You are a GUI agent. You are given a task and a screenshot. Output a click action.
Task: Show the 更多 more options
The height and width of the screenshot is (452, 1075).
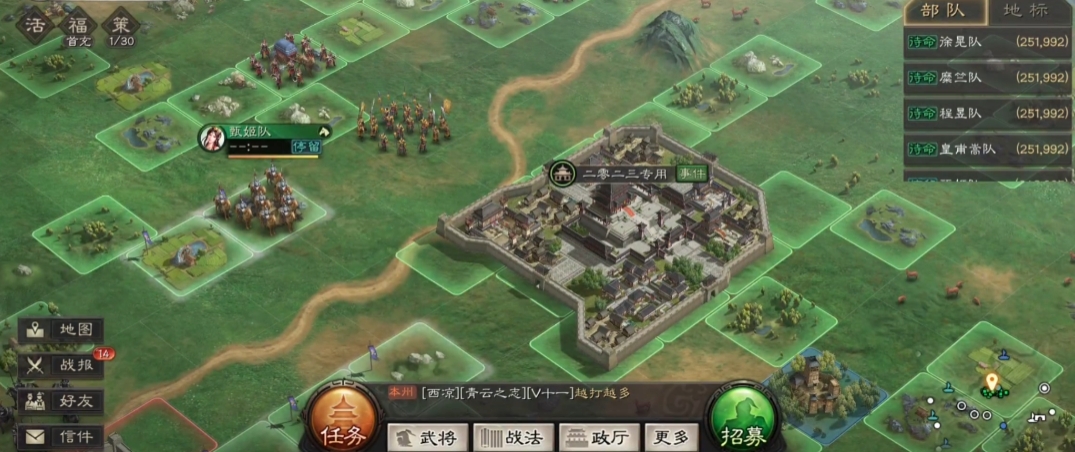pyautogui.click(x=670, y=437)
